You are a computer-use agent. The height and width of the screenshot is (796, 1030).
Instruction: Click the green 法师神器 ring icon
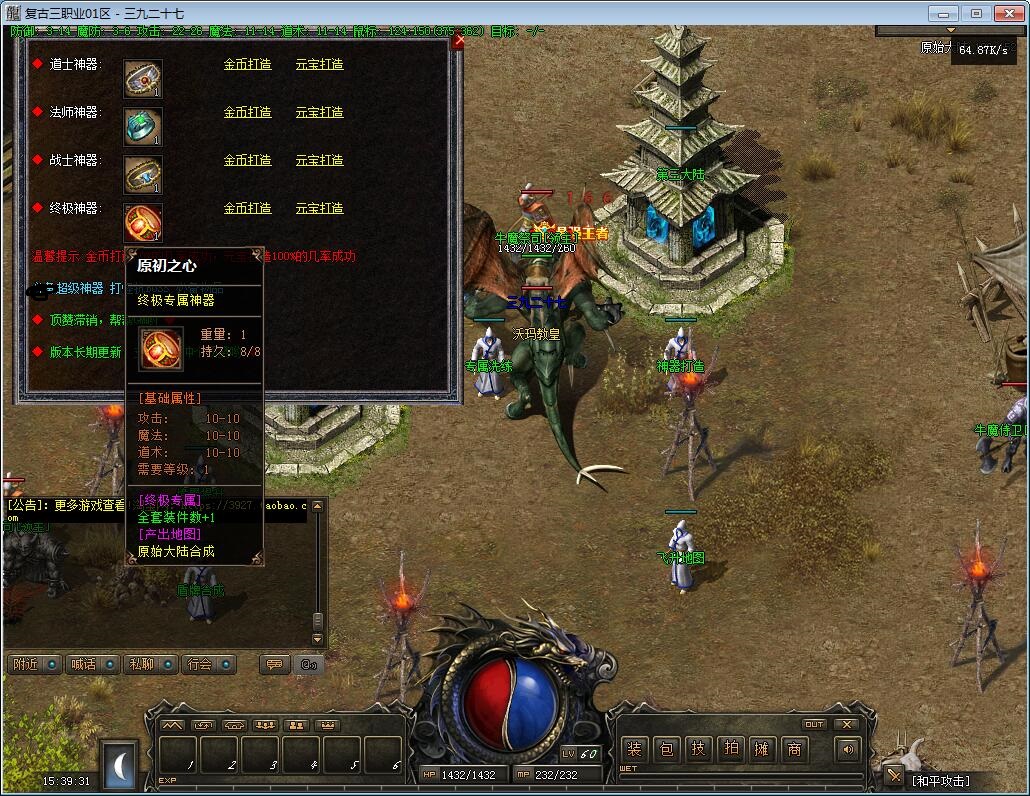[143, 127]
